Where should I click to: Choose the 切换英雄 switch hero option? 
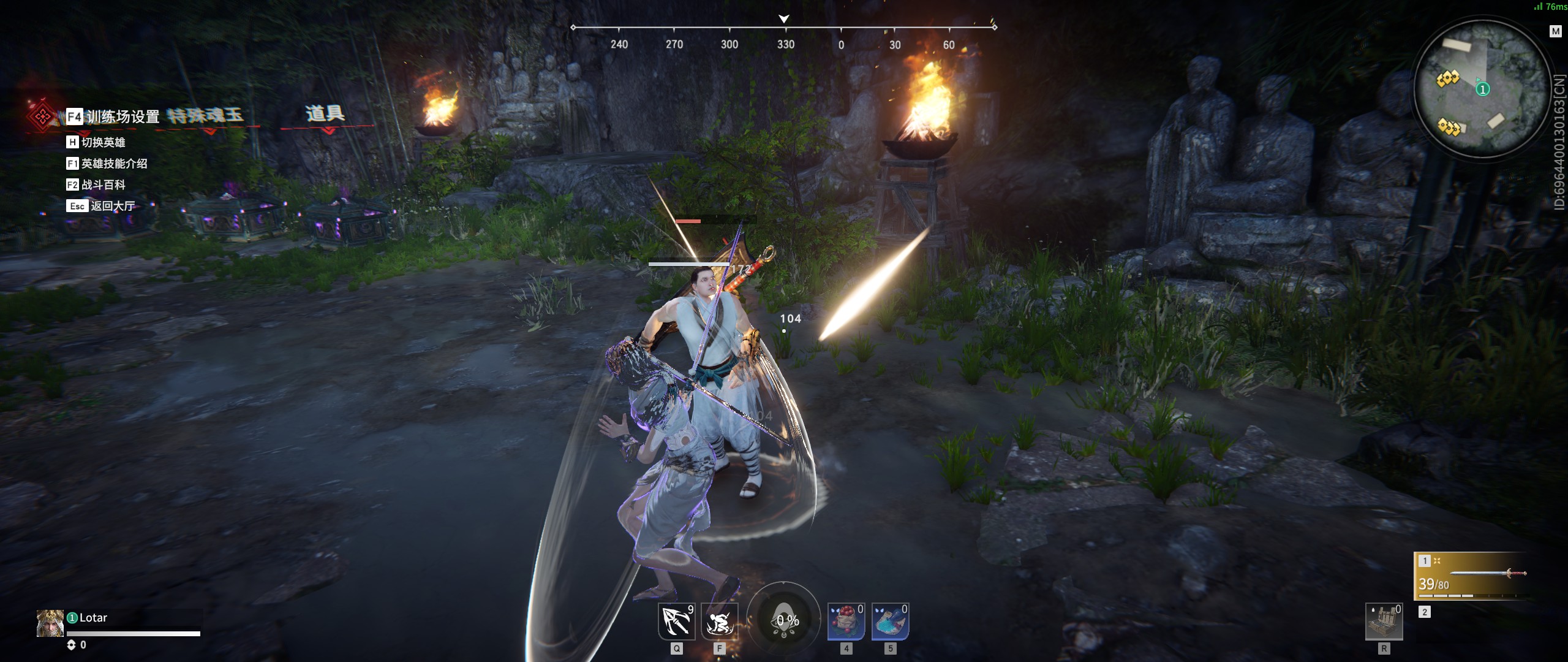96,142
